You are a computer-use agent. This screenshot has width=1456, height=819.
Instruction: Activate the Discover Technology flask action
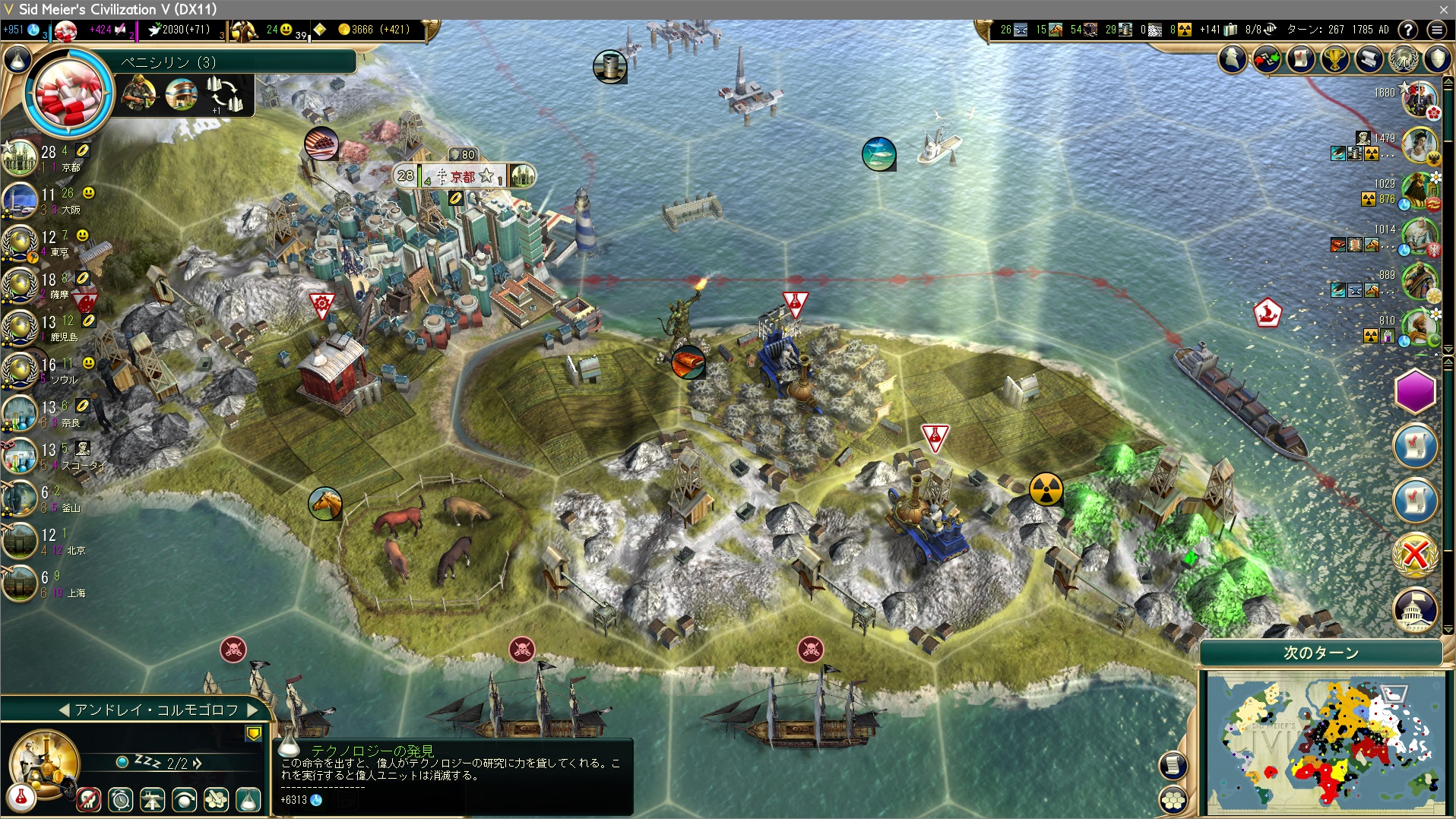(x=248, y=799)
